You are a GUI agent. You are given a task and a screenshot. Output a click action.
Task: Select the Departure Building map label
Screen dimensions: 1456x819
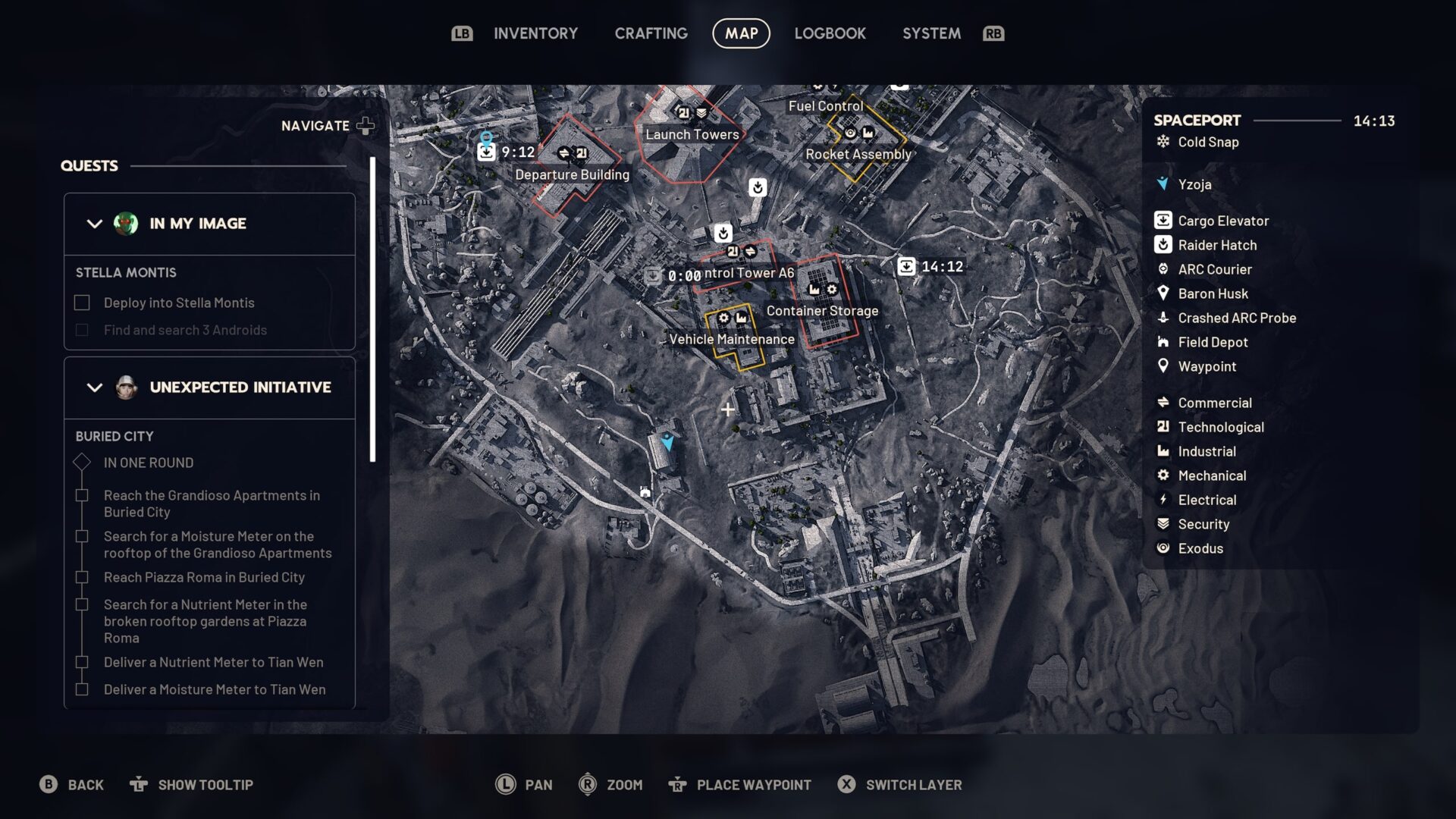572,174
